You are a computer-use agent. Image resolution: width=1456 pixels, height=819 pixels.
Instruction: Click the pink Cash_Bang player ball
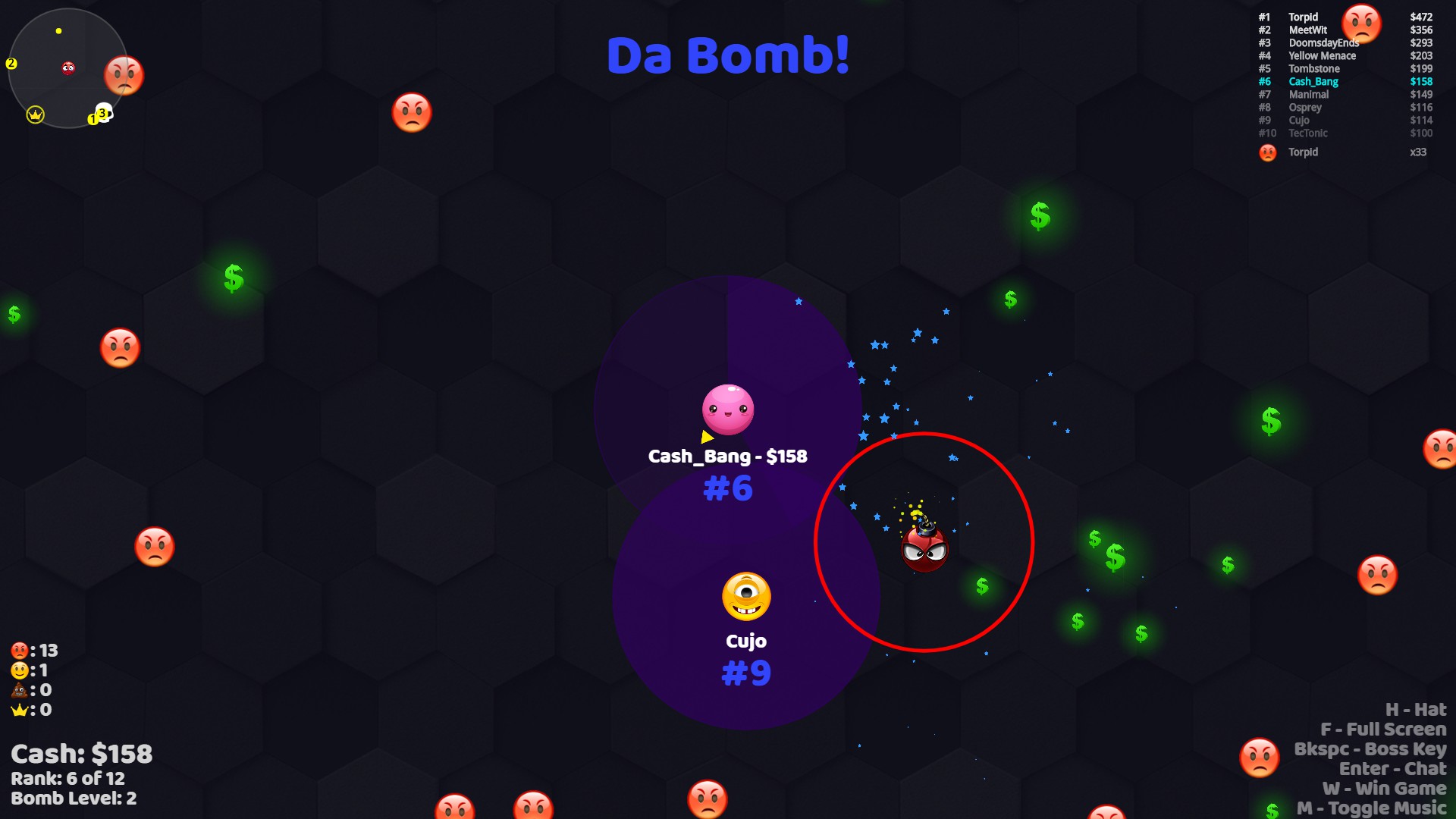[726, 408]
